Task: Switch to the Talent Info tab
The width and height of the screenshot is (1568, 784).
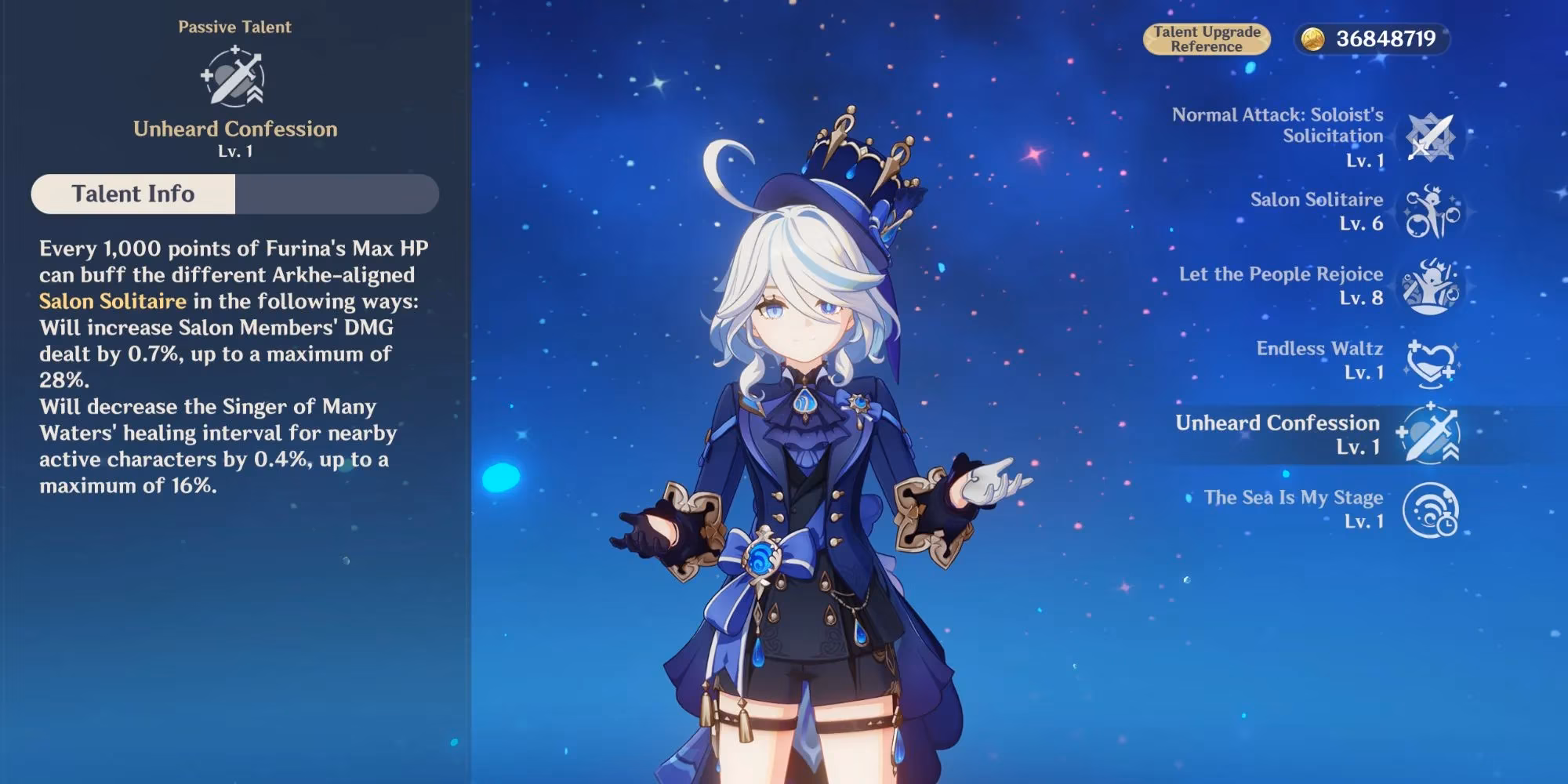Action: tap(133, 194)
